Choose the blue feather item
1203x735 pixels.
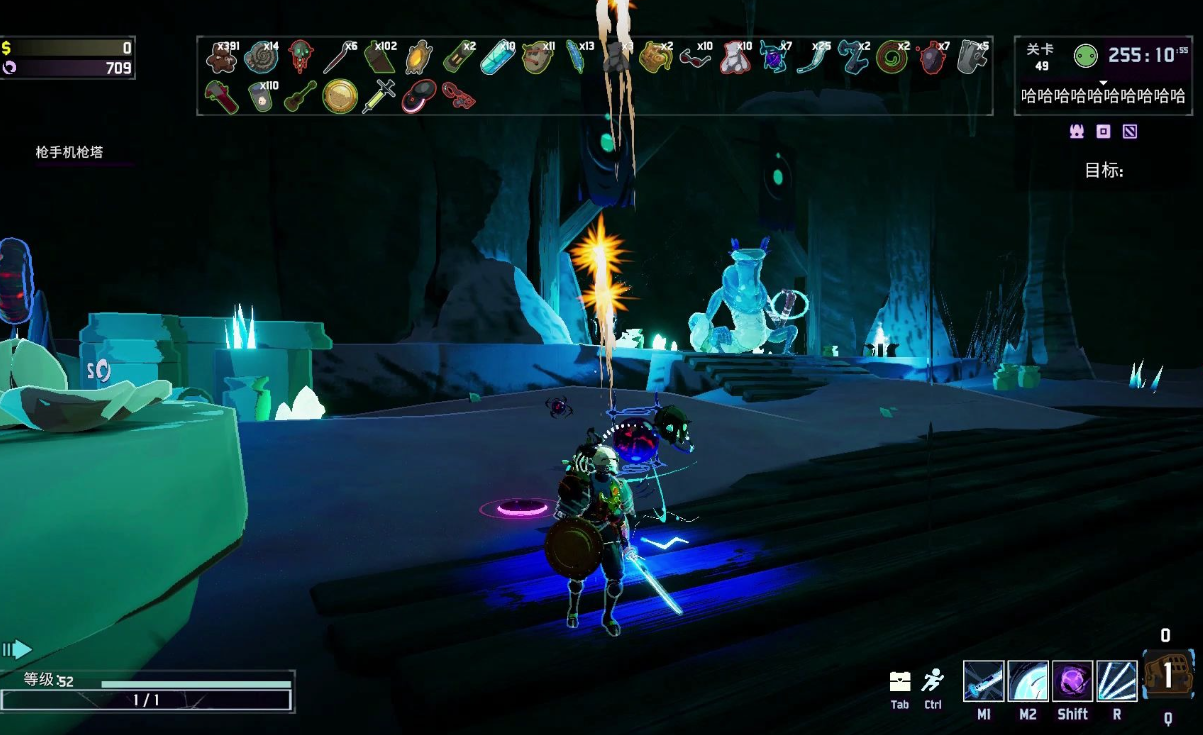[577, 58]
